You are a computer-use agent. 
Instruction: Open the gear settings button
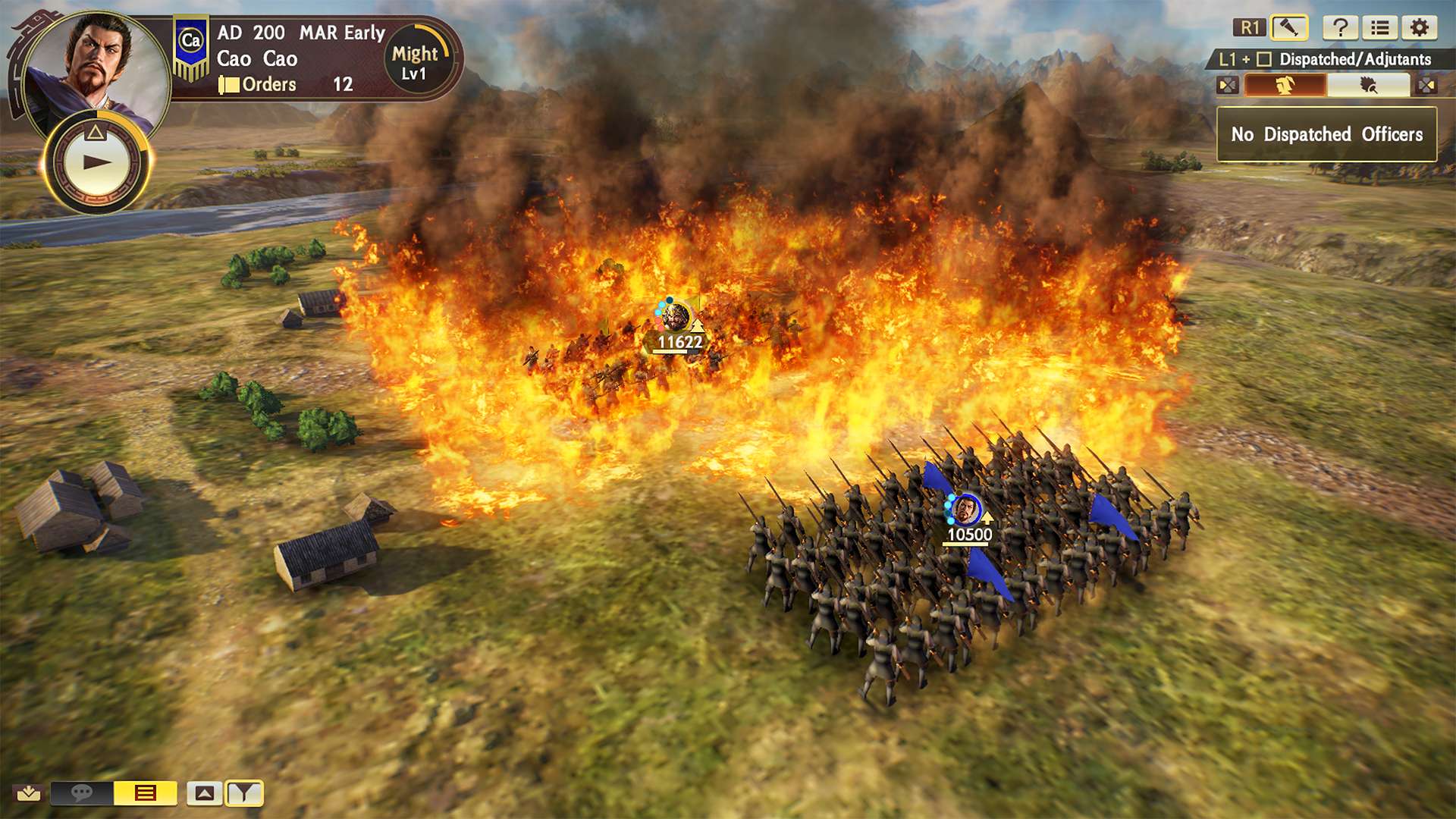click(1420, 28)
